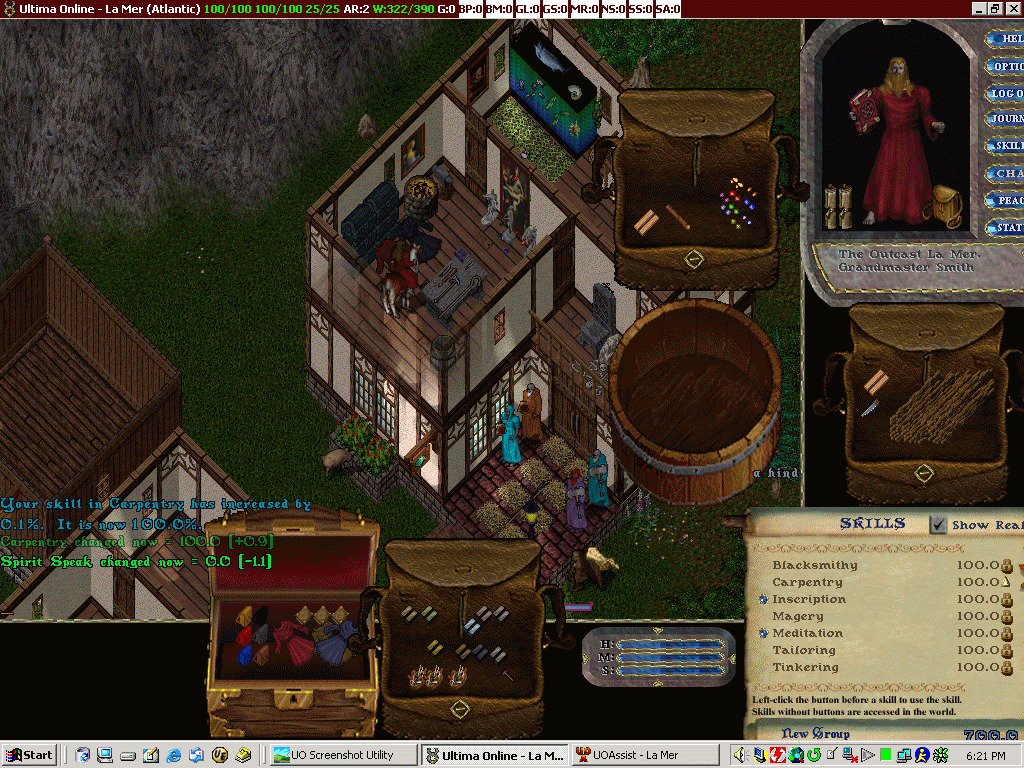Toggle the lock icon next to Blacksmithy
The image size is (1024, 768).
1007,566
